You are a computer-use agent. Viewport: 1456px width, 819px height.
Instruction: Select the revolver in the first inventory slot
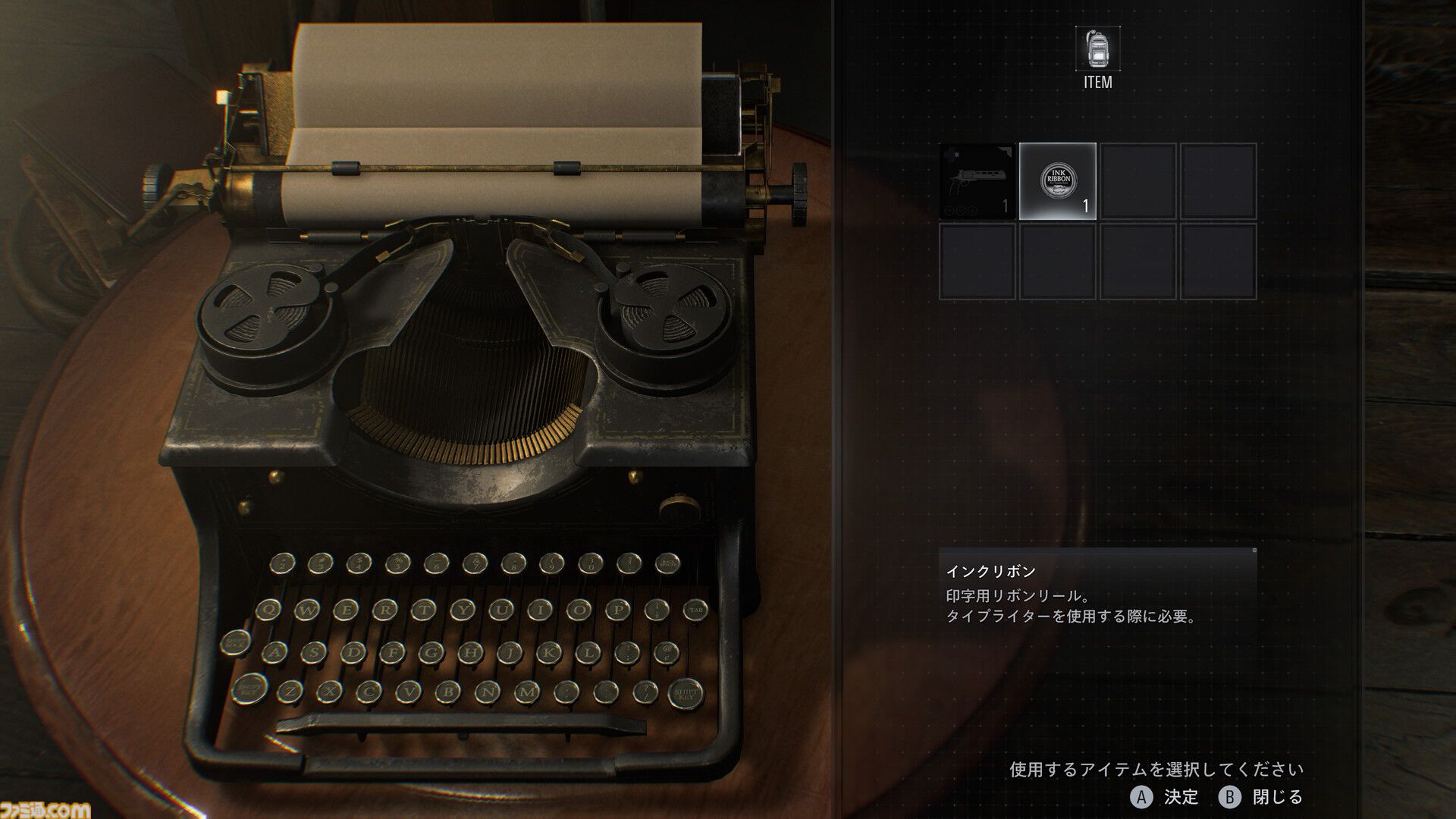pos(974,182)
